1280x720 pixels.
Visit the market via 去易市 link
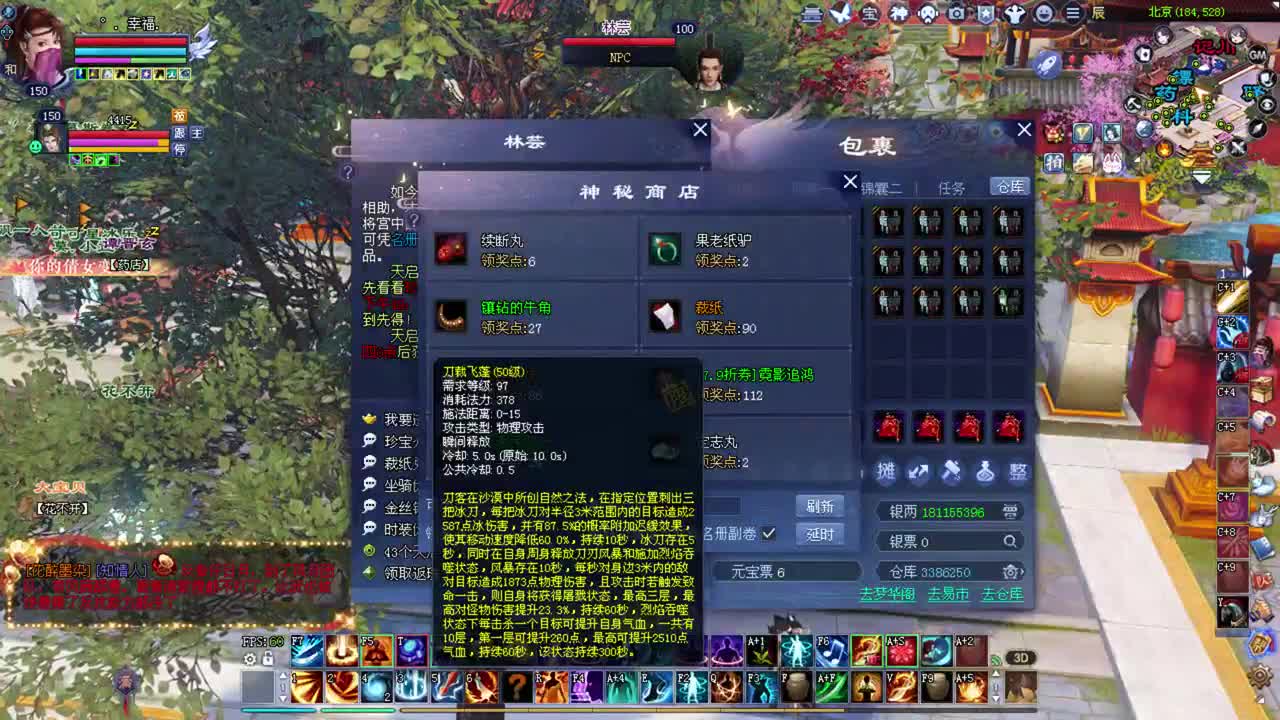point(948,594)
